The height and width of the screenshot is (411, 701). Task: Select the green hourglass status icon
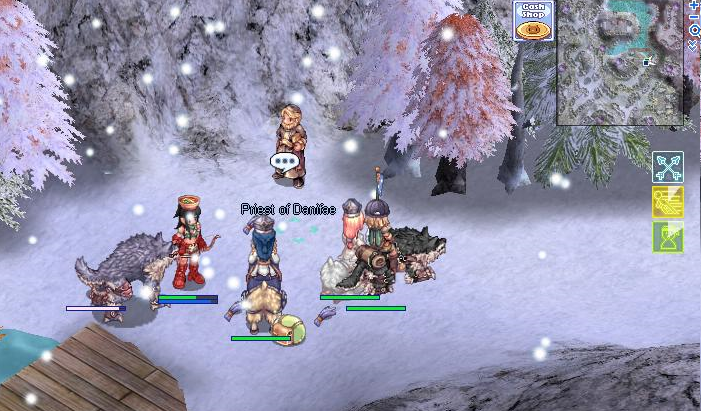pyautogui.click(x=667, y=236)
